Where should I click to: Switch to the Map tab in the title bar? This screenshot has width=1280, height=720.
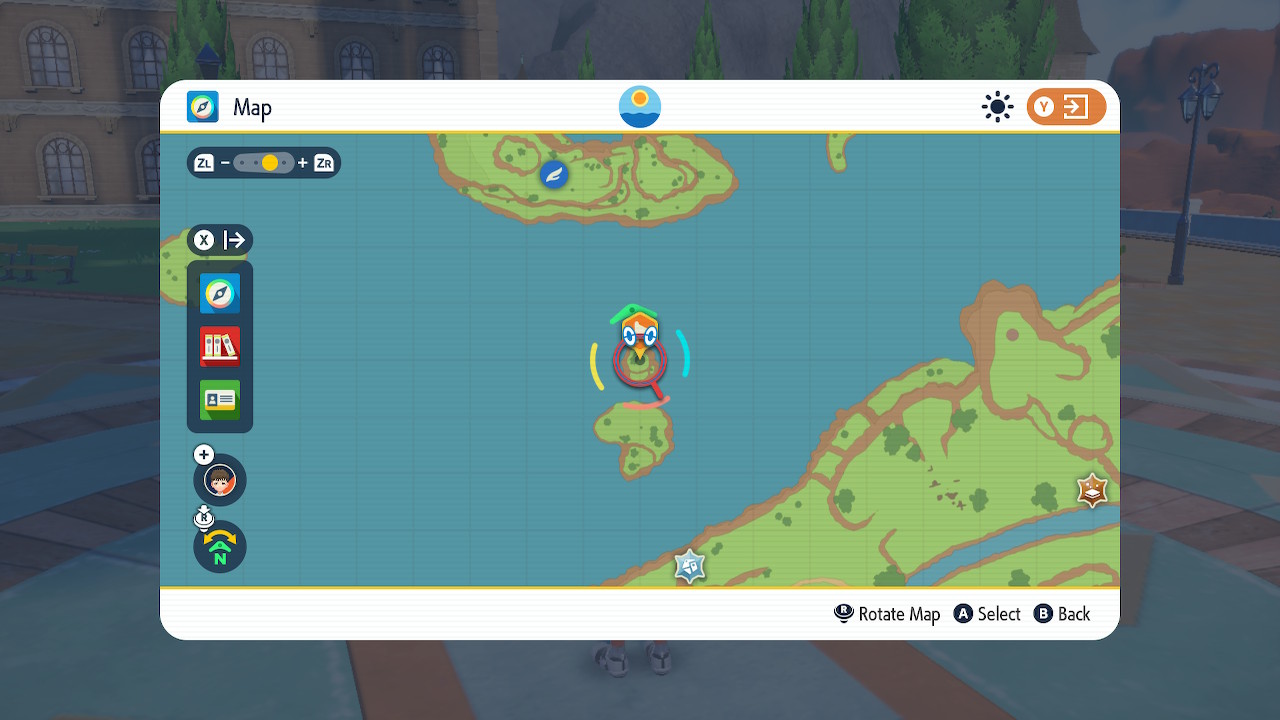point(224,107)
